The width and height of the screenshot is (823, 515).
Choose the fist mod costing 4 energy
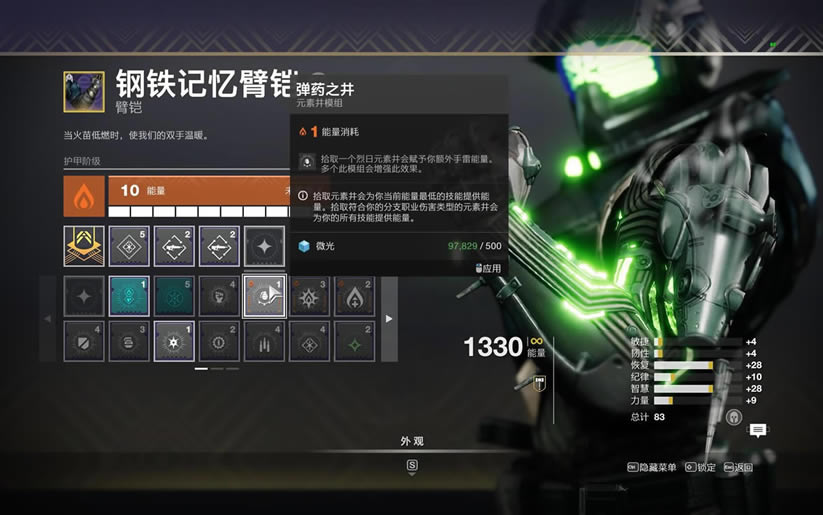(x=219, y=296)
